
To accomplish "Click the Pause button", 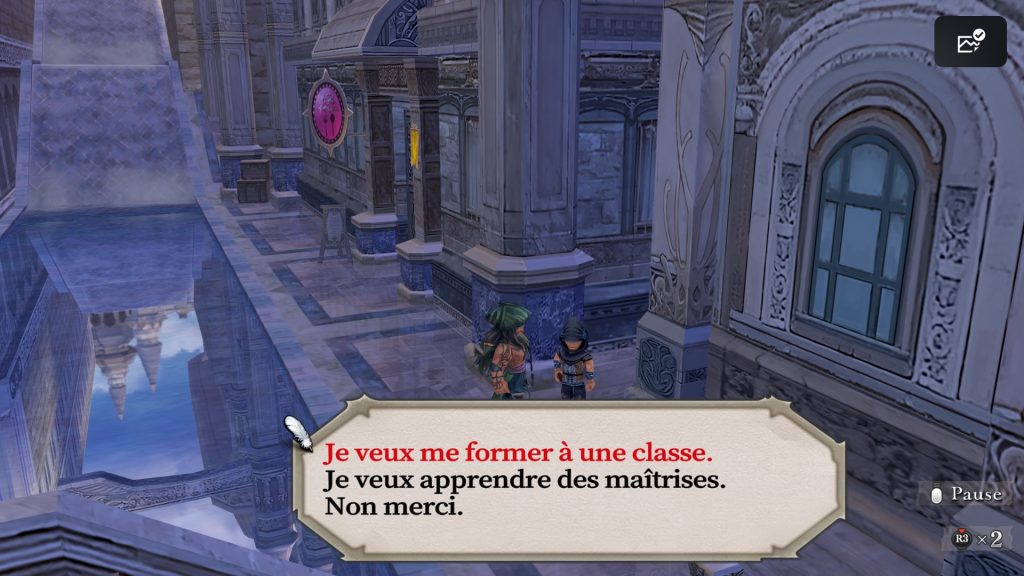I will (x=965, y=494).
